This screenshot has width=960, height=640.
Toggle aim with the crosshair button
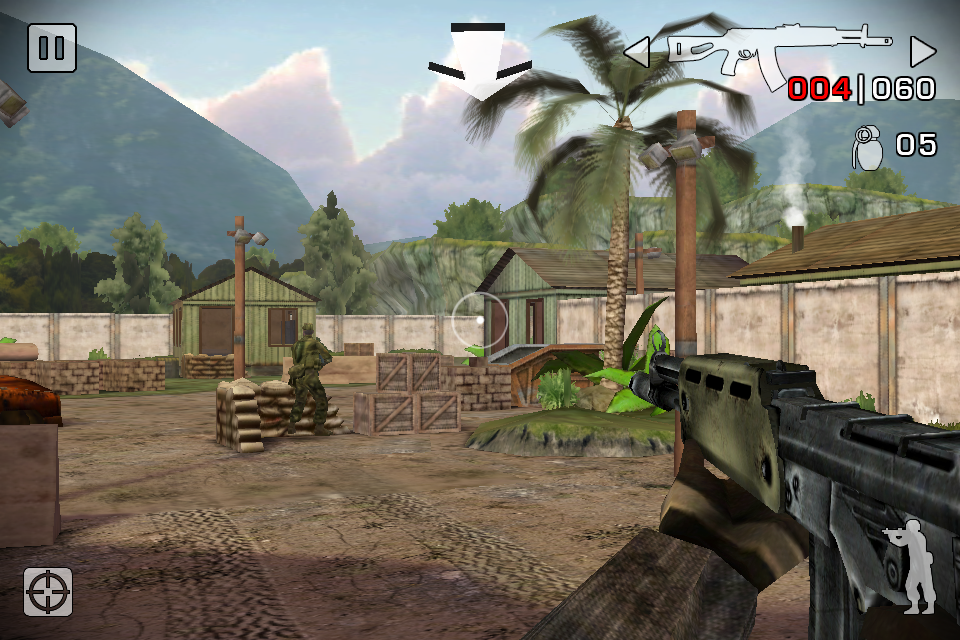(49, 591)
